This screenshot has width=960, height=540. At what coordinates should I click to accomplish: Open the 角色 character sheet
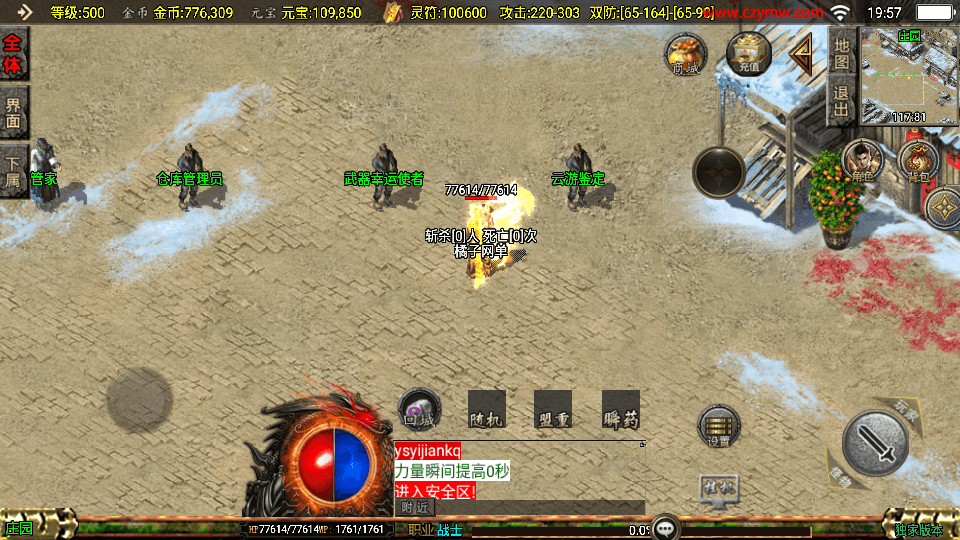tap(860, 161)
